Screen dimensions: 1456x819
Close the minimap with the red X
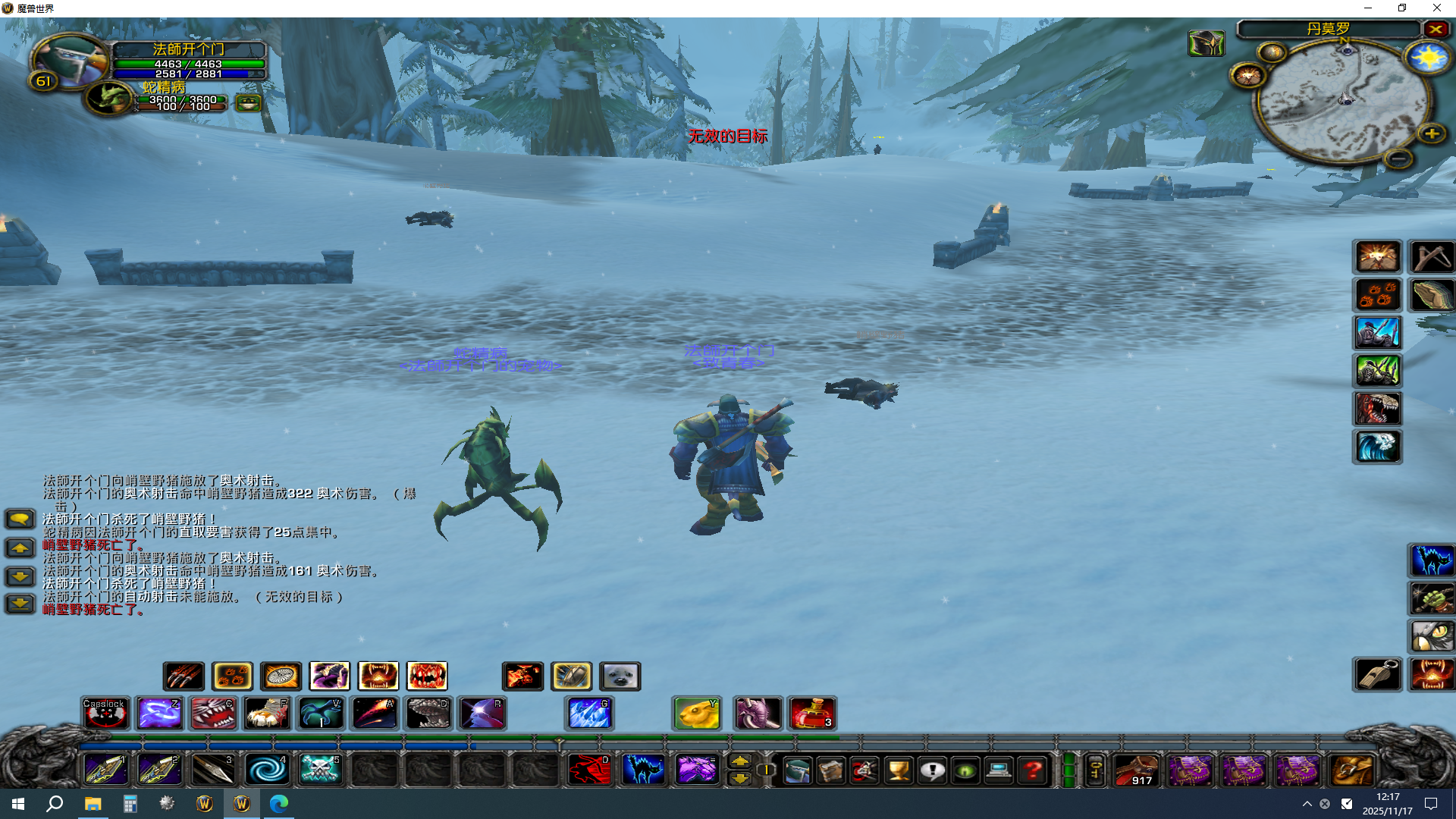coord(1436,29)
